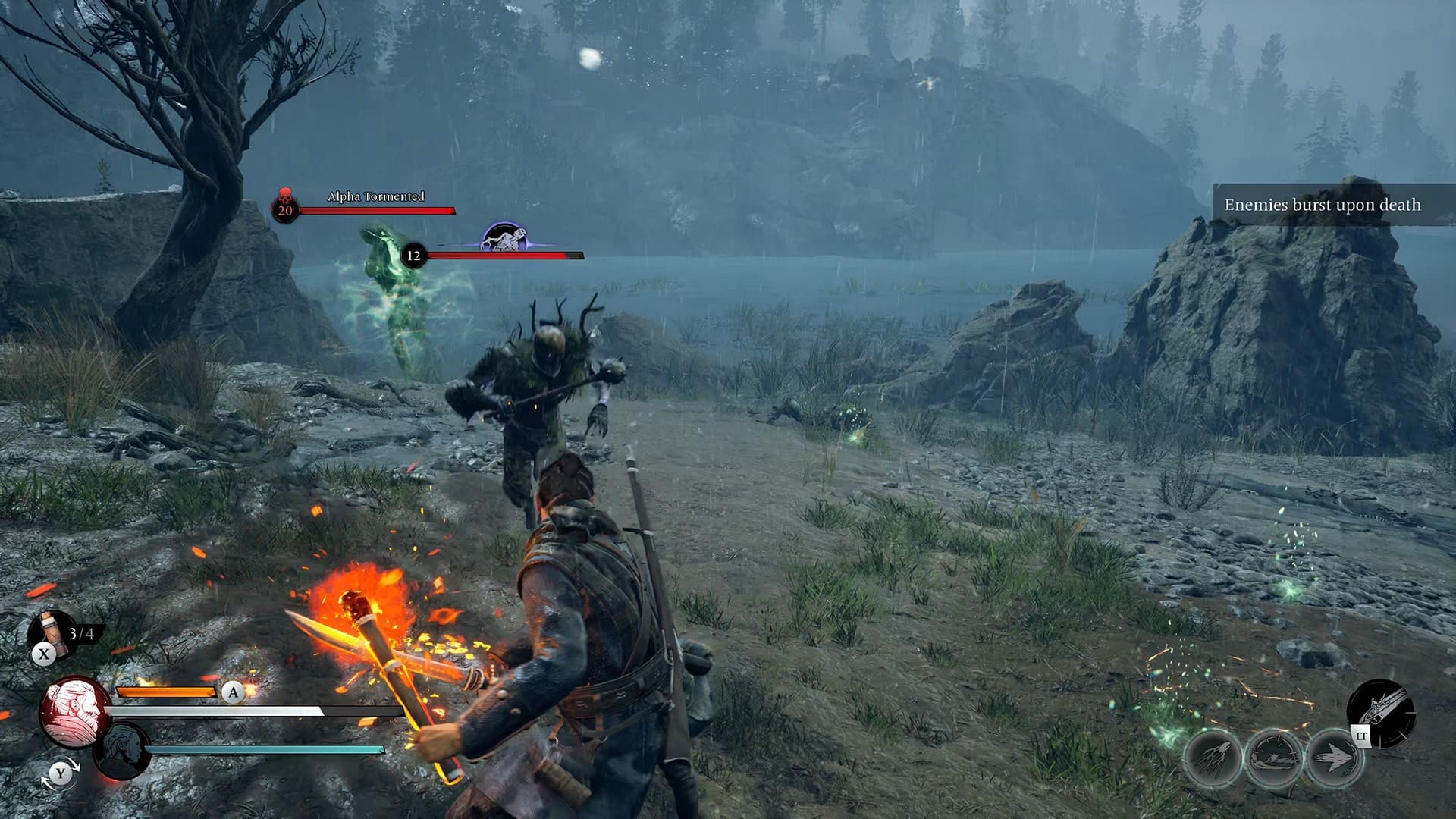Switch to Antea's ghost portrait
This screenshot has width=1456, height=819.
click(123, 751)
